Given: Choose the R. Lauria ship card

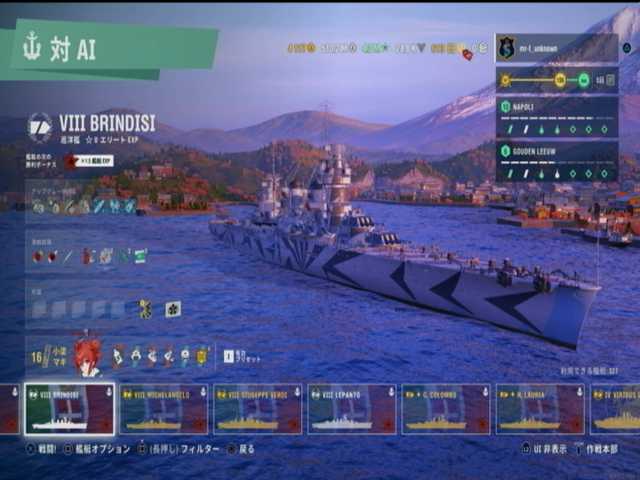Looking at the screenshot, I should 540,409.
